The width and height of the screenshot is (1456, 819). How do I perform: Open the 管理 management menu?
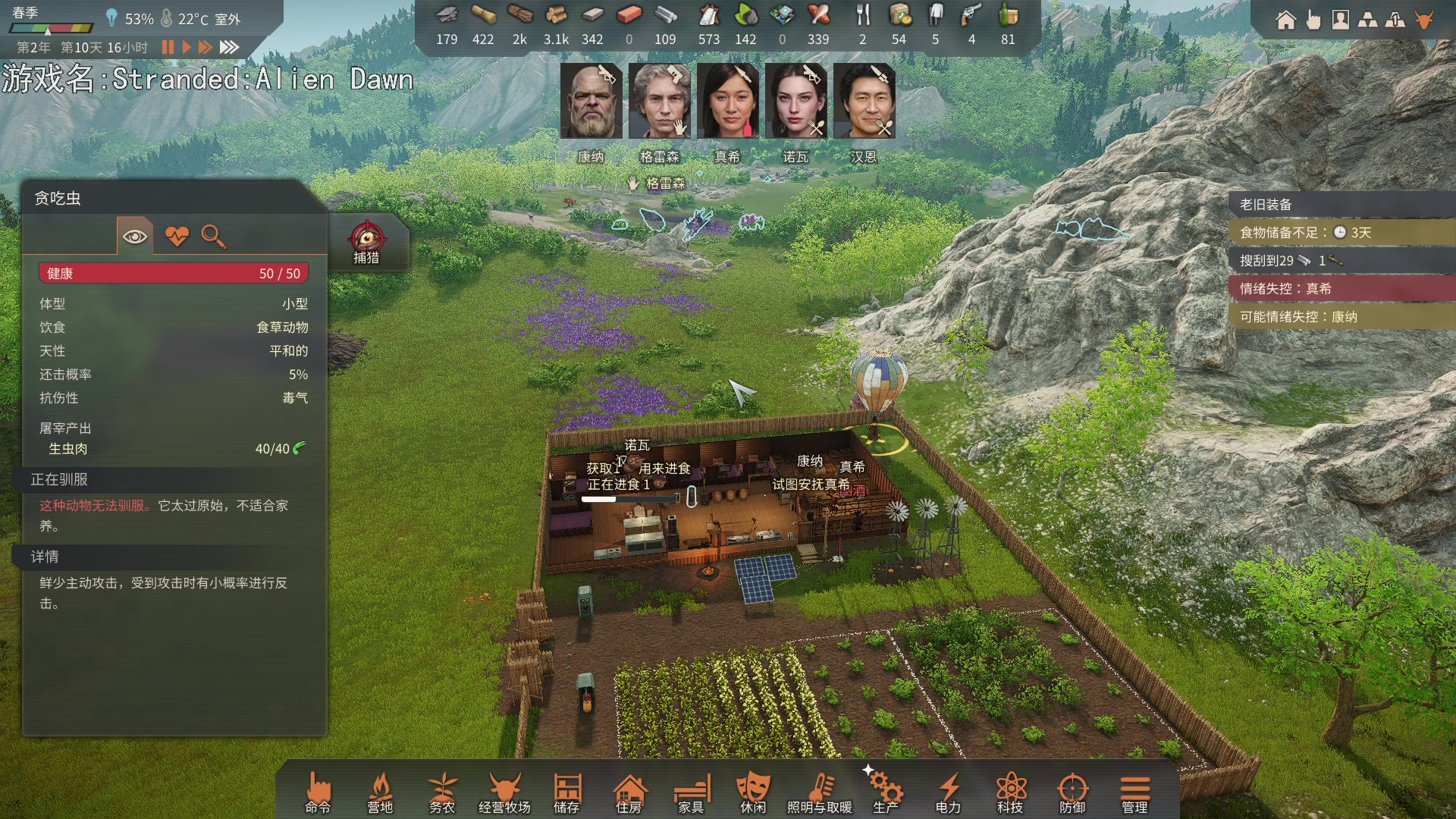tap(1134, 793)
